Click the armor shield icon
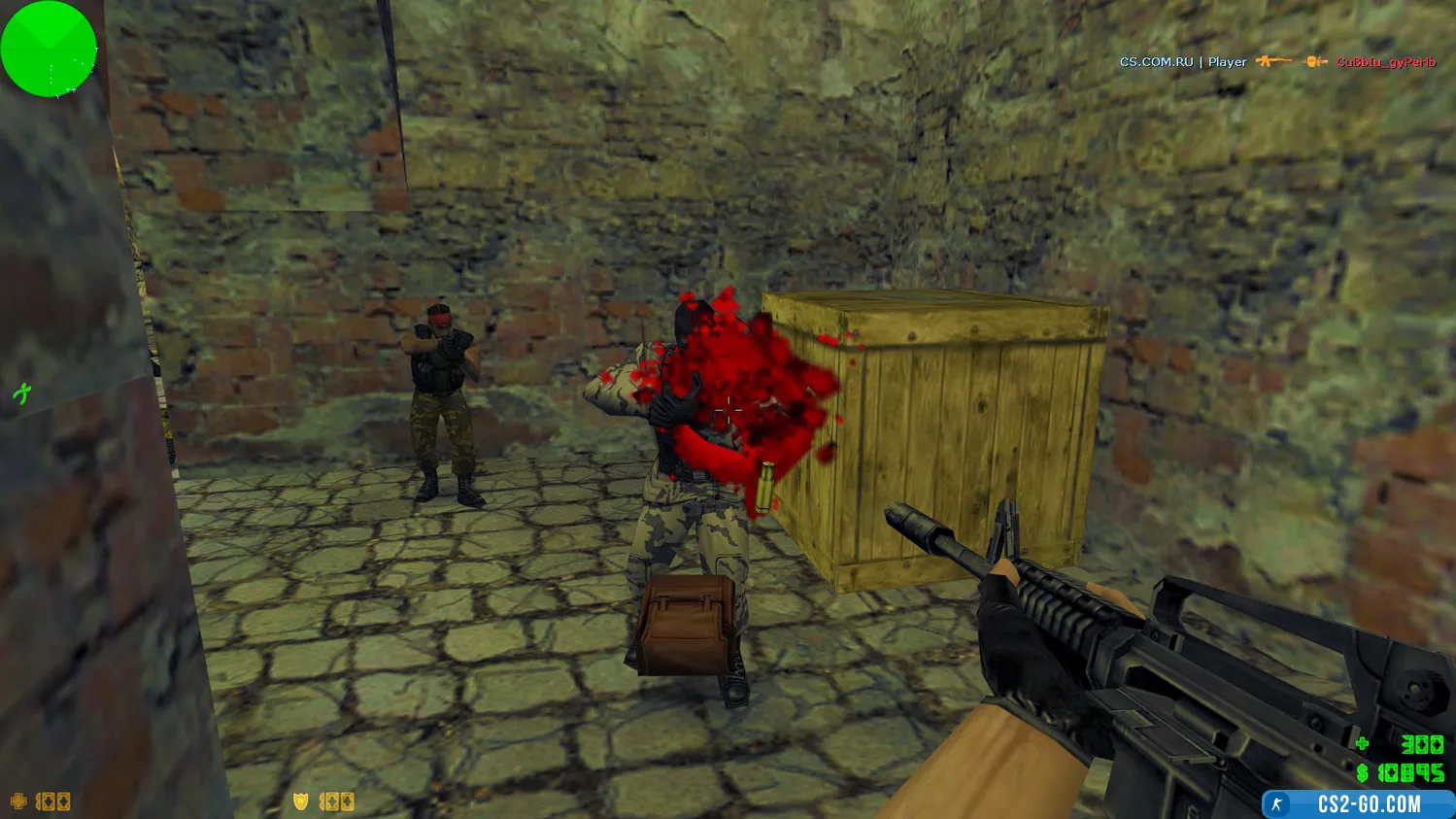This screenshot has height=819, width=1456. [x=301, y=802]
